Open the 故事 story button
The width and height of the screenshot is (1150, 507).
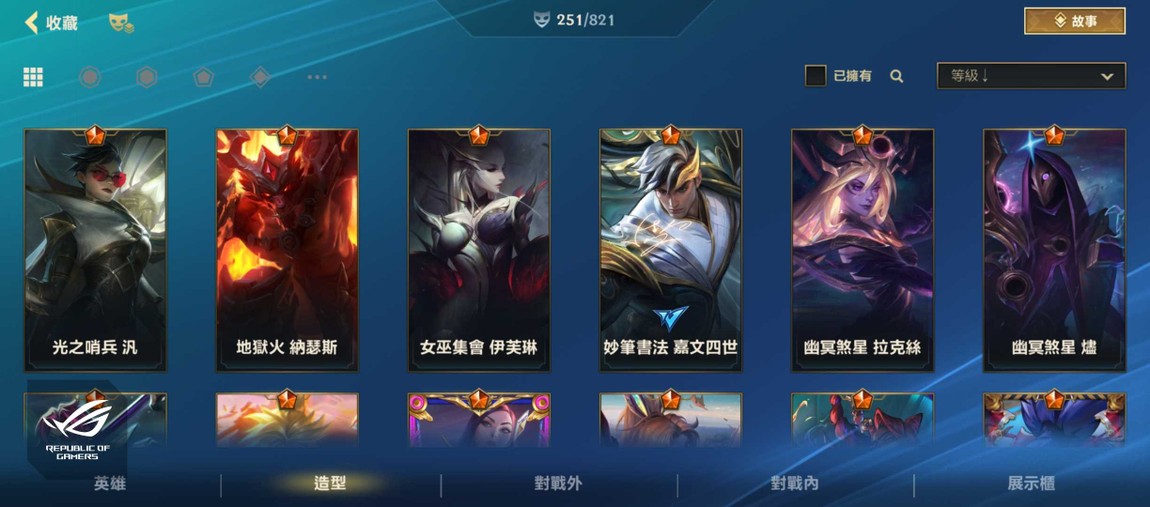[1074, 21]
